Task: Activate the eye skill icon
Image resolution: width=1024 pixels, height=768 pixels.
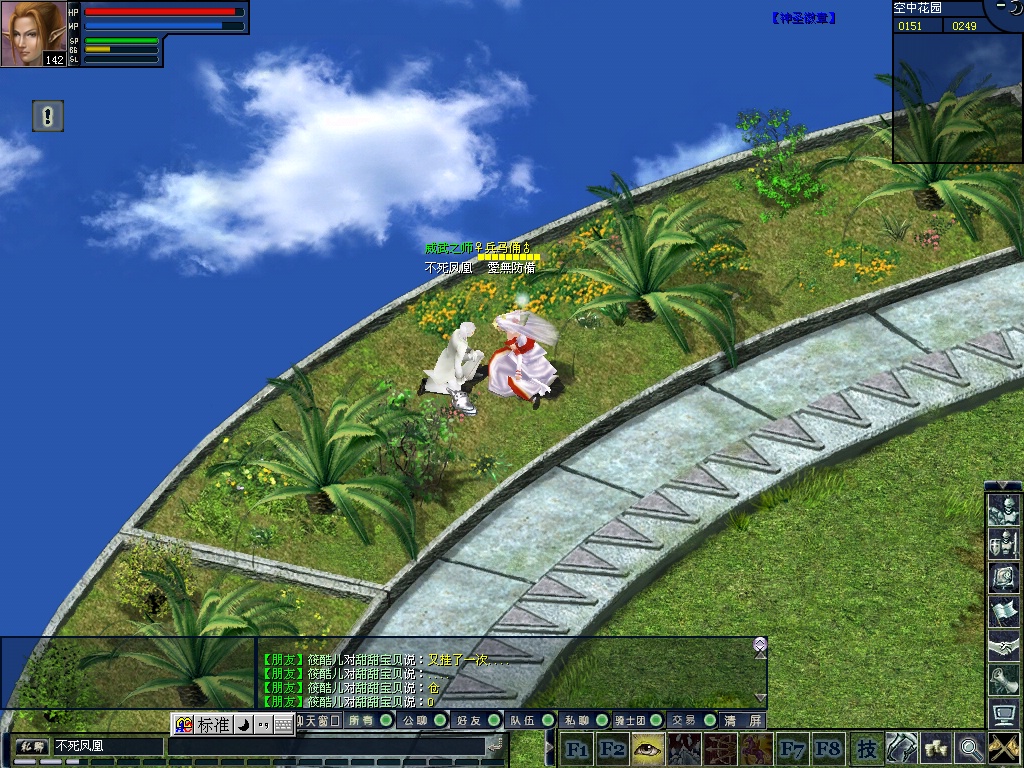Action: [x=648, y=748]
